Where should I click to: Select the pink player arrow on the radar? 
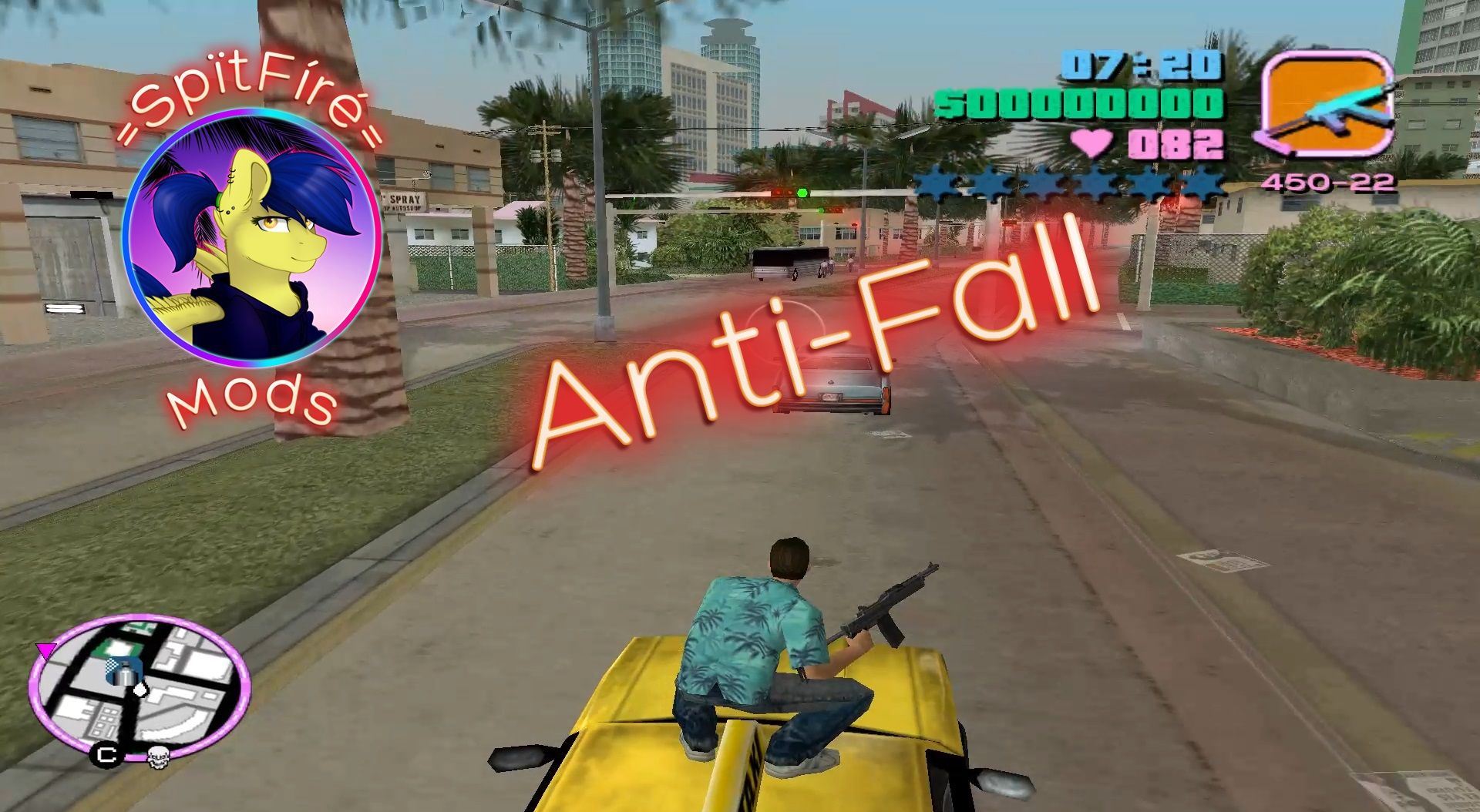coord(45,650)
